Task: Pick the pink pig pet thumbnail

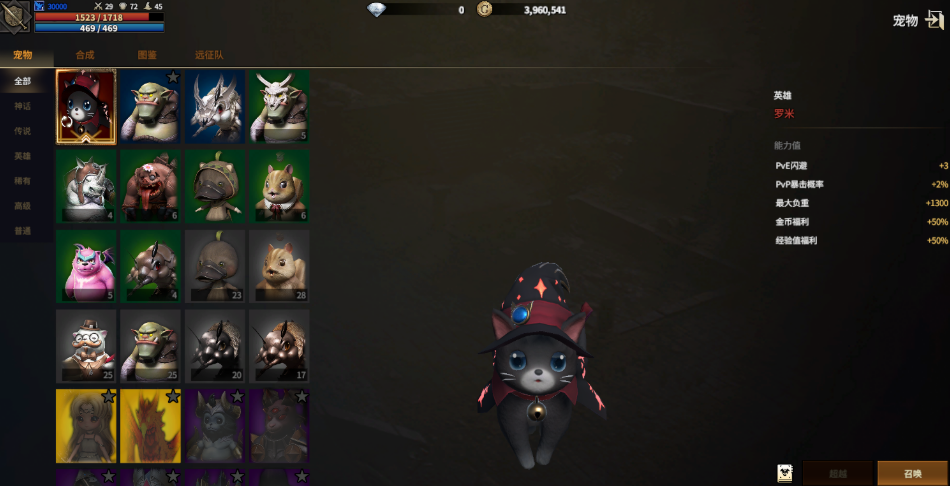Action: pyautogui.click(x=86, y=266)
